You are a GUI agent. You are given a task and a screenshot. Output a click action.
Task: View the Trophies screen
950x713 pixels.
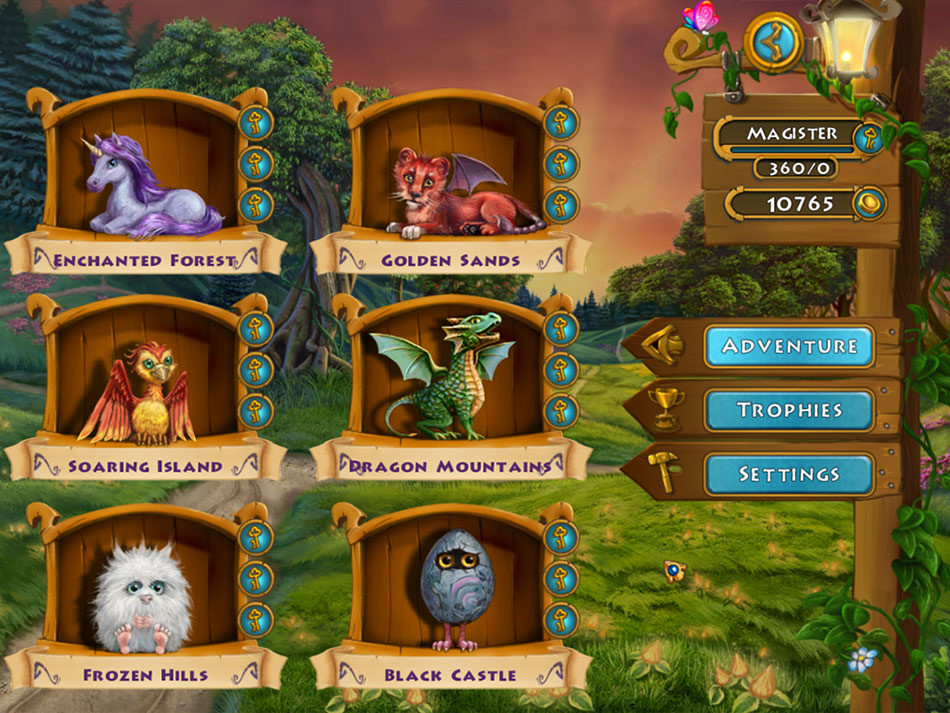(788, 410)
